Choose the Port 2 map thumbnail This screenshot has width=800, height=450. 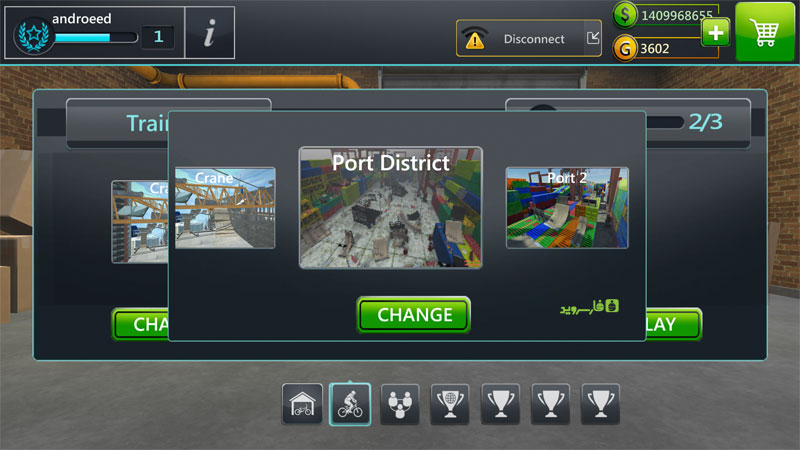[x=566, y=207]
